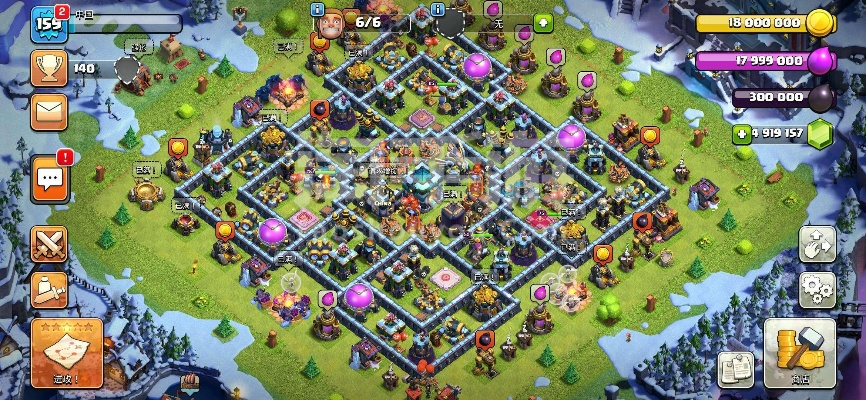
Task: Open the notes paper icon beside shop
Action: (x=735, y=369)
